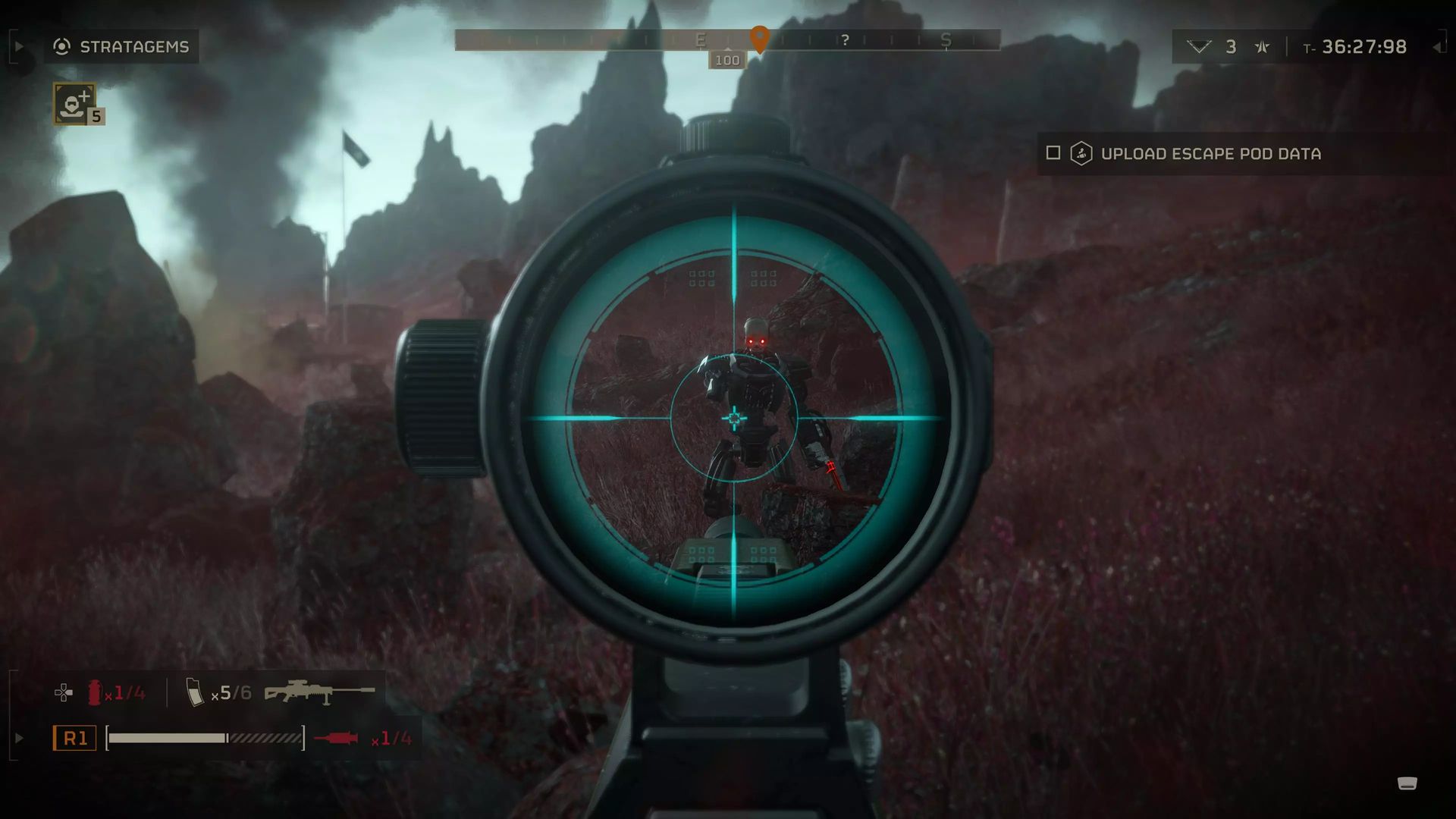Select the Reinforce stratagem icon
This screenshot has height=819, width=1456.
point(74,103)
